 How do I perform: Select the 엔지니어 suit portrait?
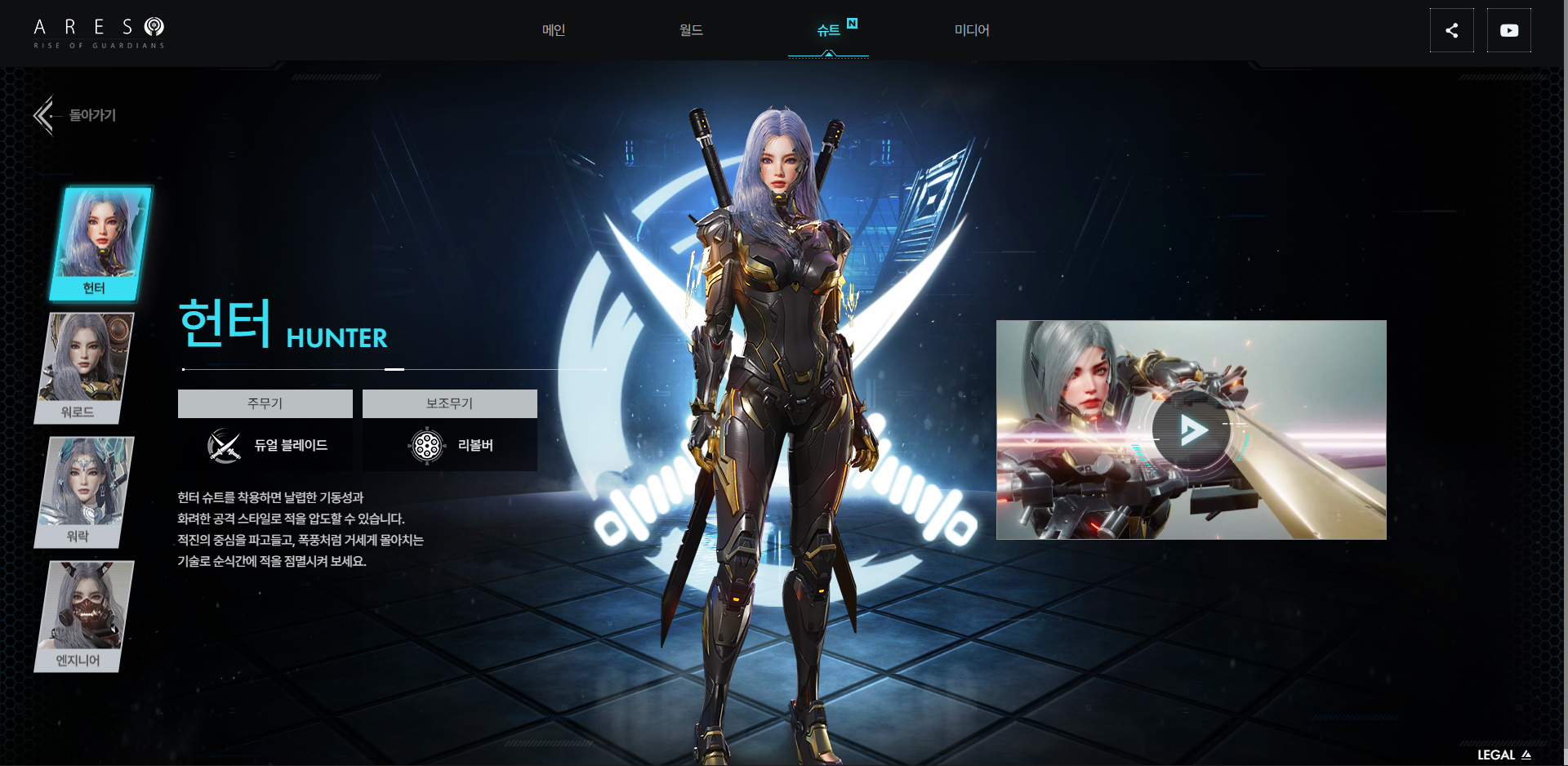pos(85,615)
